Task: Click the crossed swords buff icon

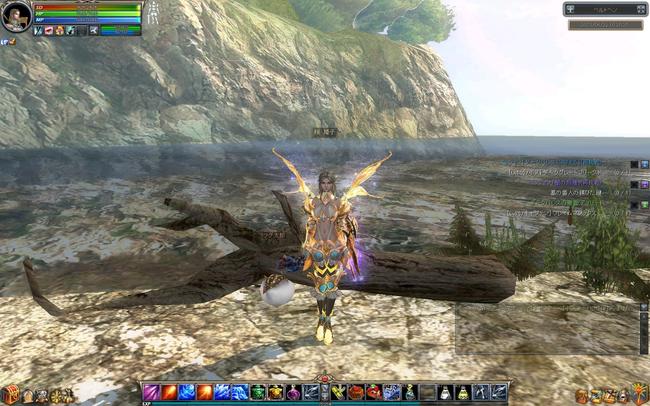Action: (x=37, y=31)
